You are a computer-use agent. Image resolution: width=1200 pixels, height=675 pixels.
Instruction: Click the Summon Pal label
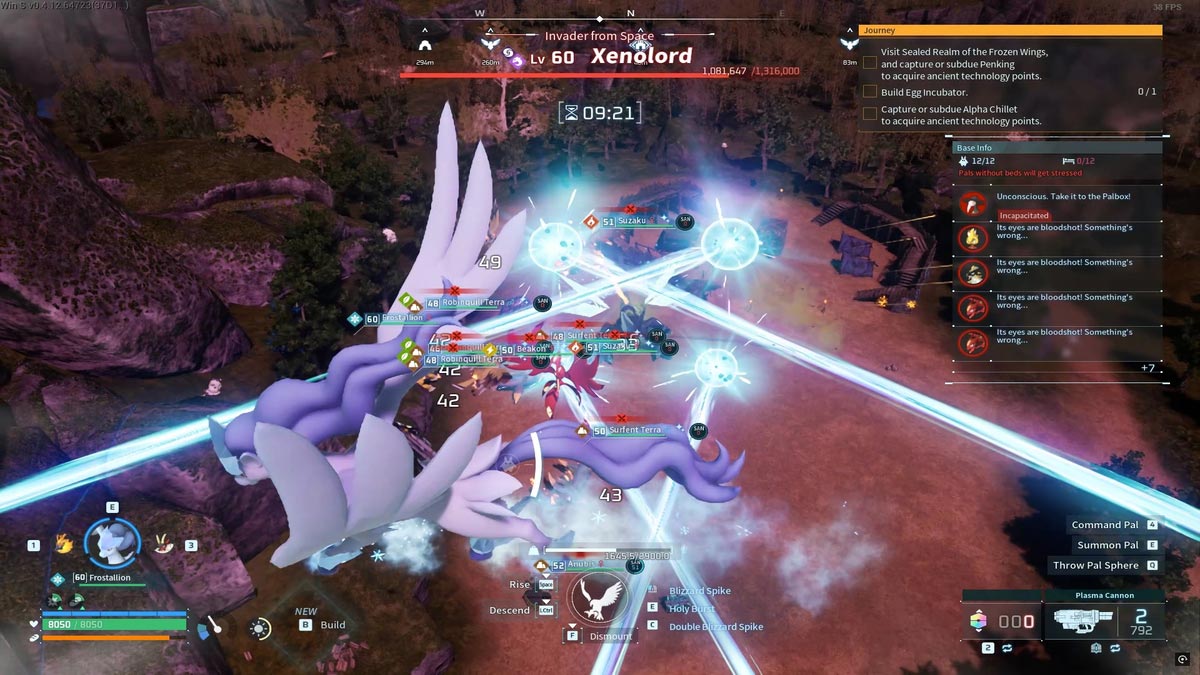(x=1107, y=545)
